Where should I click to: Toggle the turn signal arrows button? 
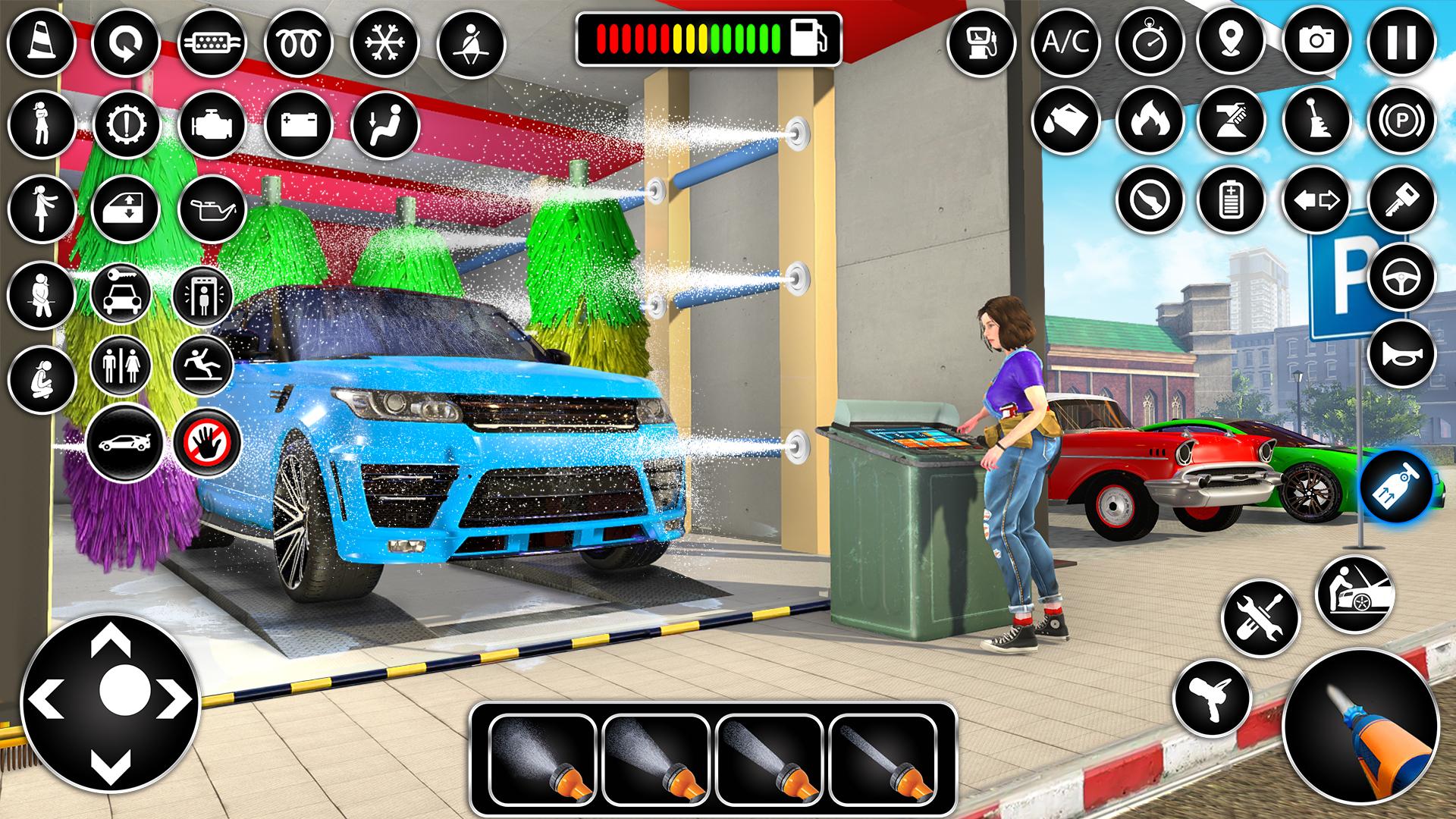click(1316, 200)
